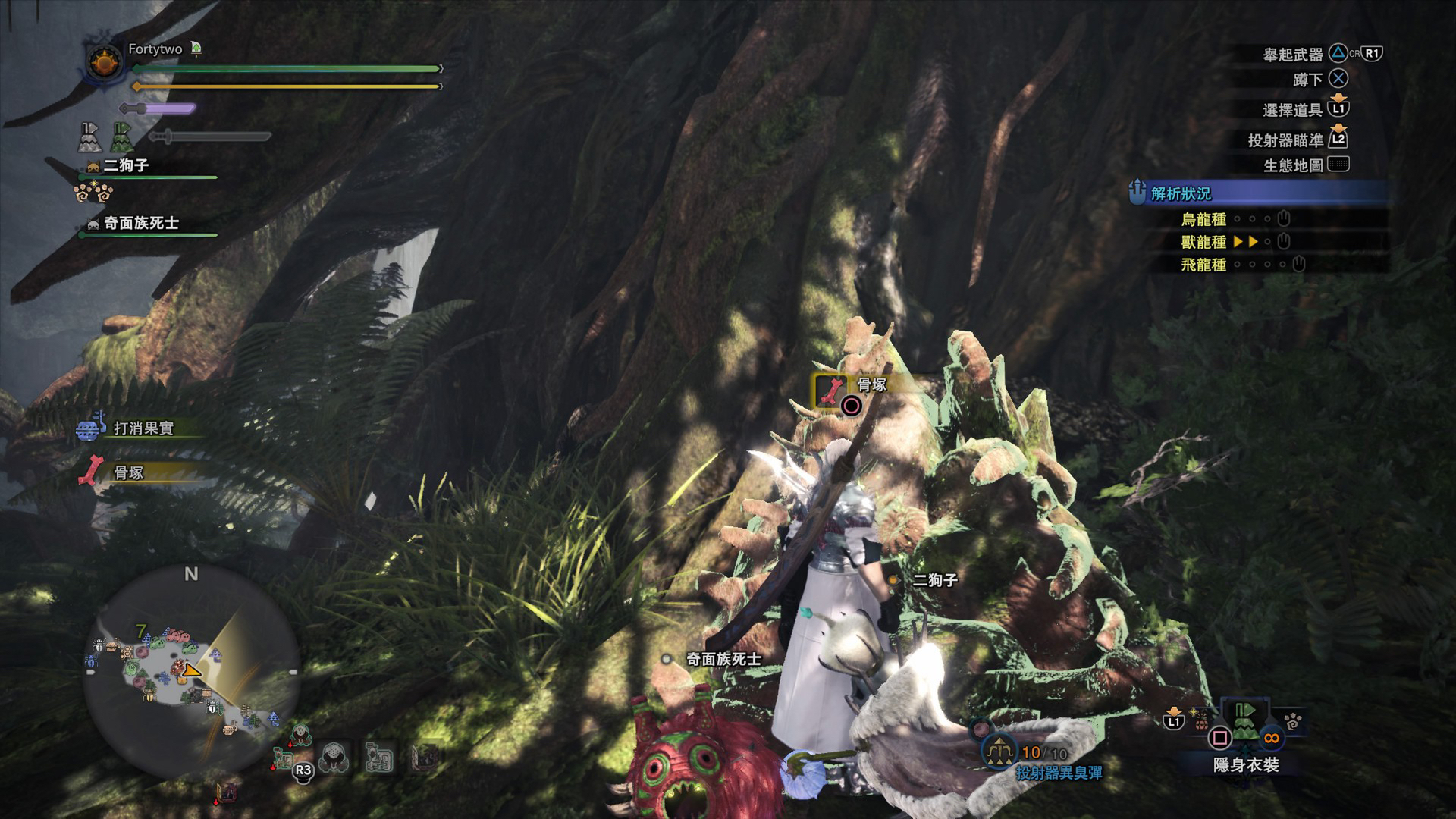Select the 奇面族死士 companion status entry

[141, 223]
